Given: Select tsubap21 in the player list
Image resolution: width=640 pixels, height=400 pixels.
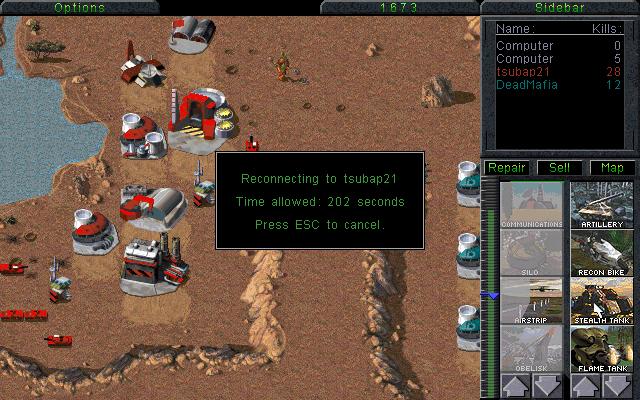Looking at the screenshot, I should [x=523, y=72].
